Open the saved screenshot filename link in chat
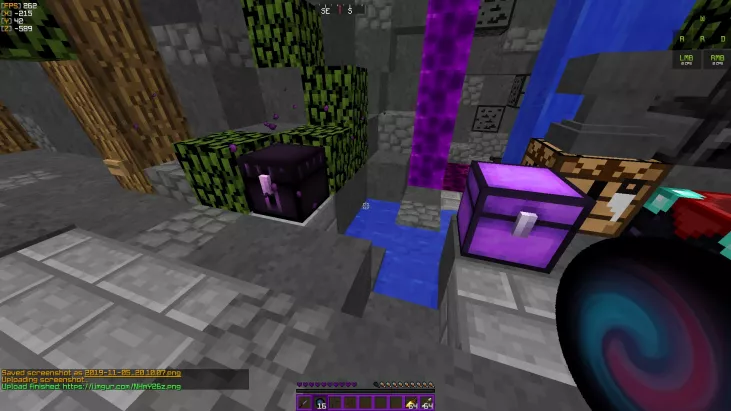The image size is (731, 411). point(133,373)
